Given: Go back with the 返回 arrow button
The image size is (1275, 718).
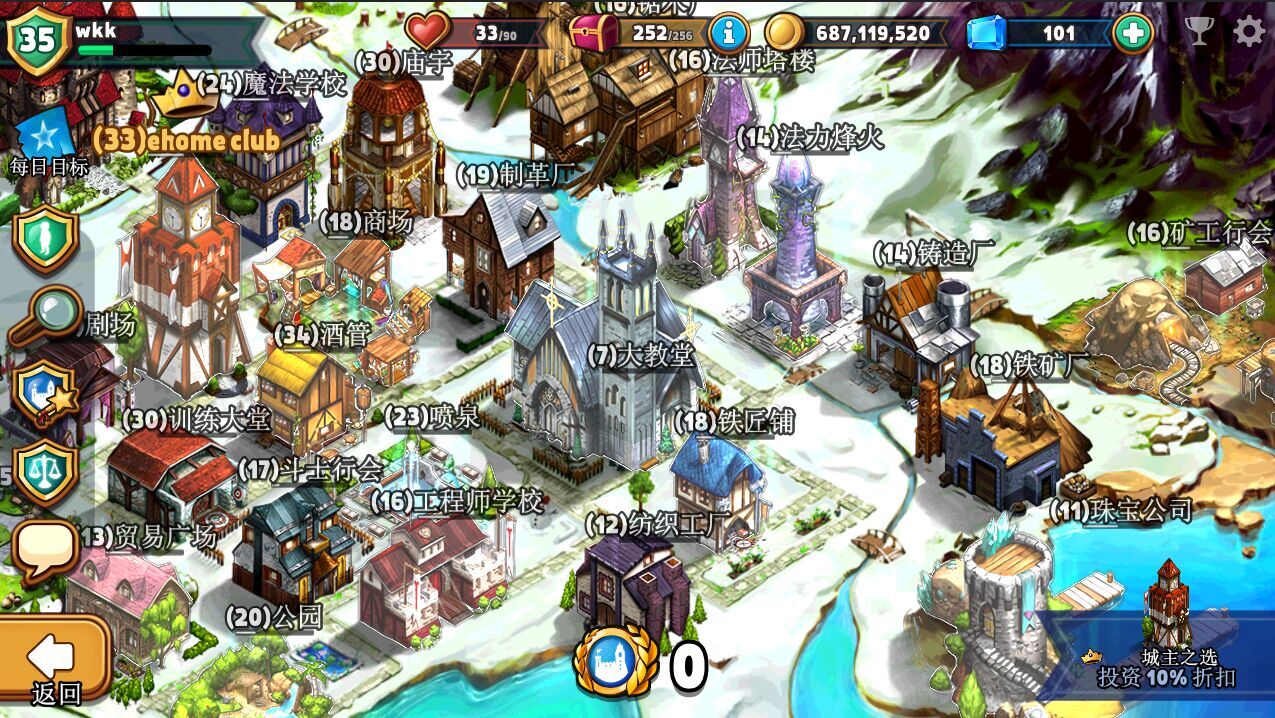Looking at the screenshot, I should pyautogui.click(x=55, y=660).
